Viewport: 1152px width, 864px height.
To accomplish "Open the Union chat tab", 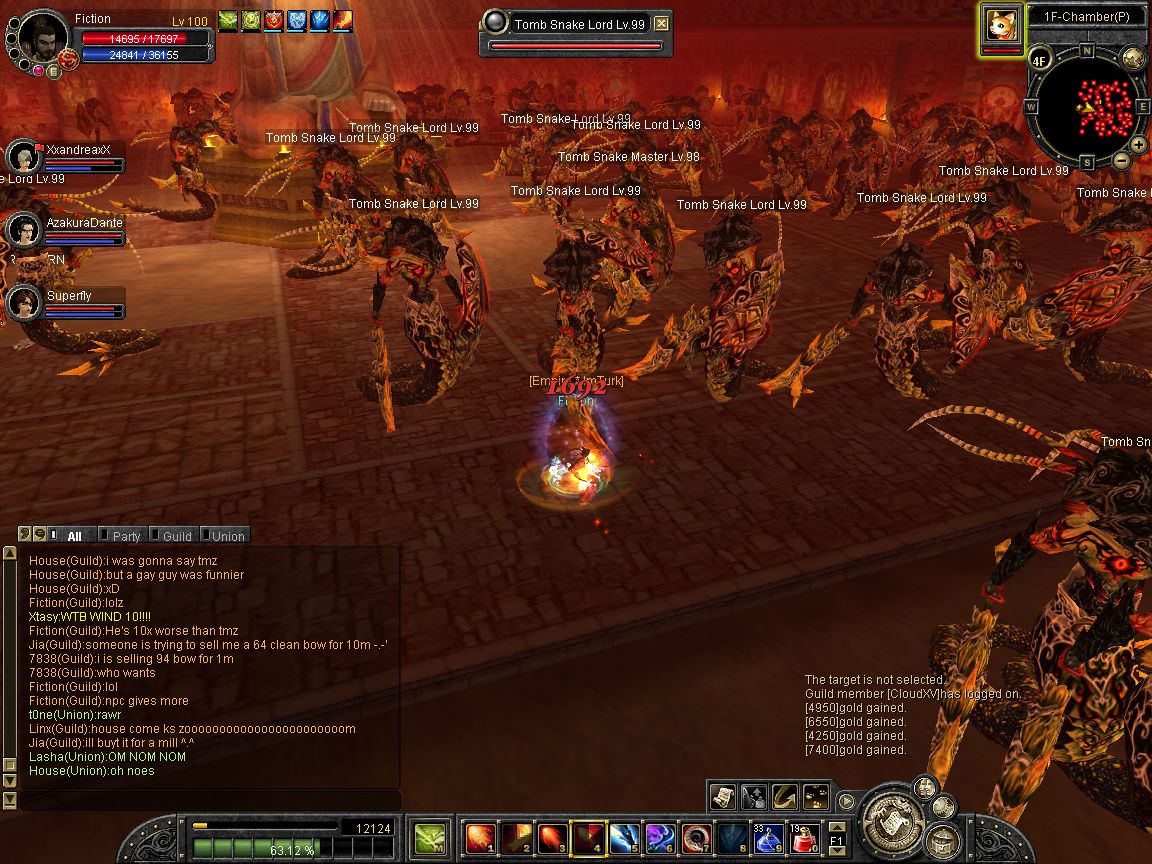I will [227, 536].
